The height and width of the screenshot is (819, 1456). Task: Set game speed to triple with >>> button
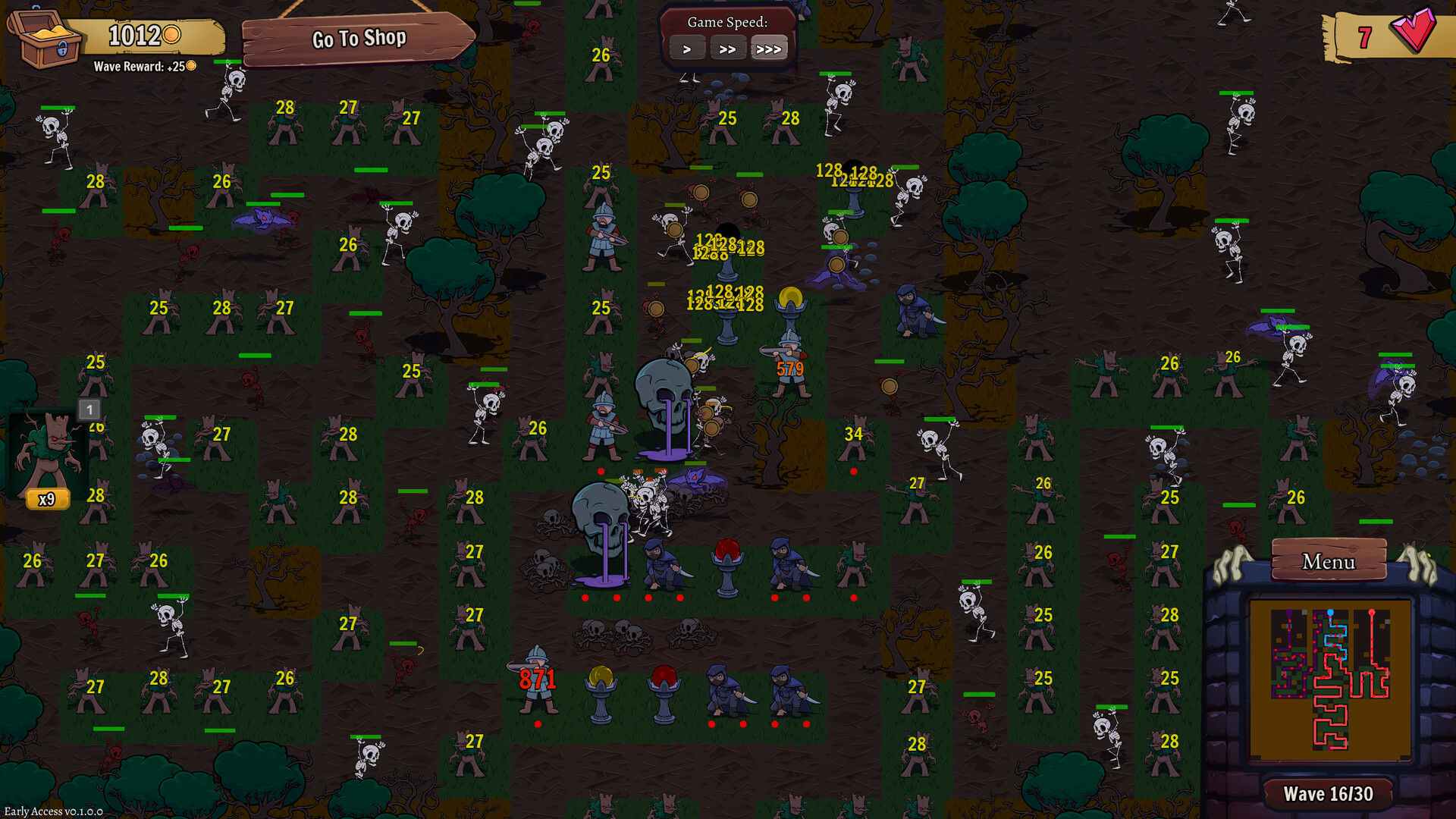pyautogui.click(x=769, y=48)
